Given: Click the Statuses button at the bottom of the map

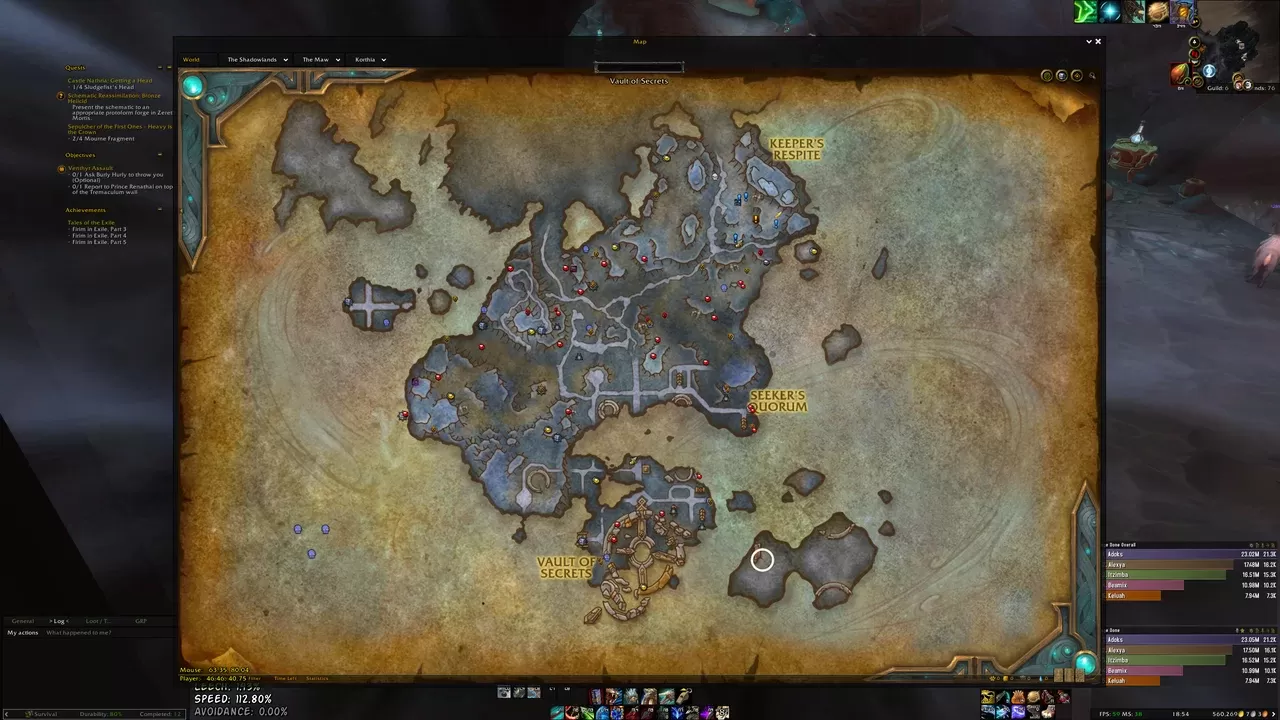Looking at the screenshot, I should 320,678.
